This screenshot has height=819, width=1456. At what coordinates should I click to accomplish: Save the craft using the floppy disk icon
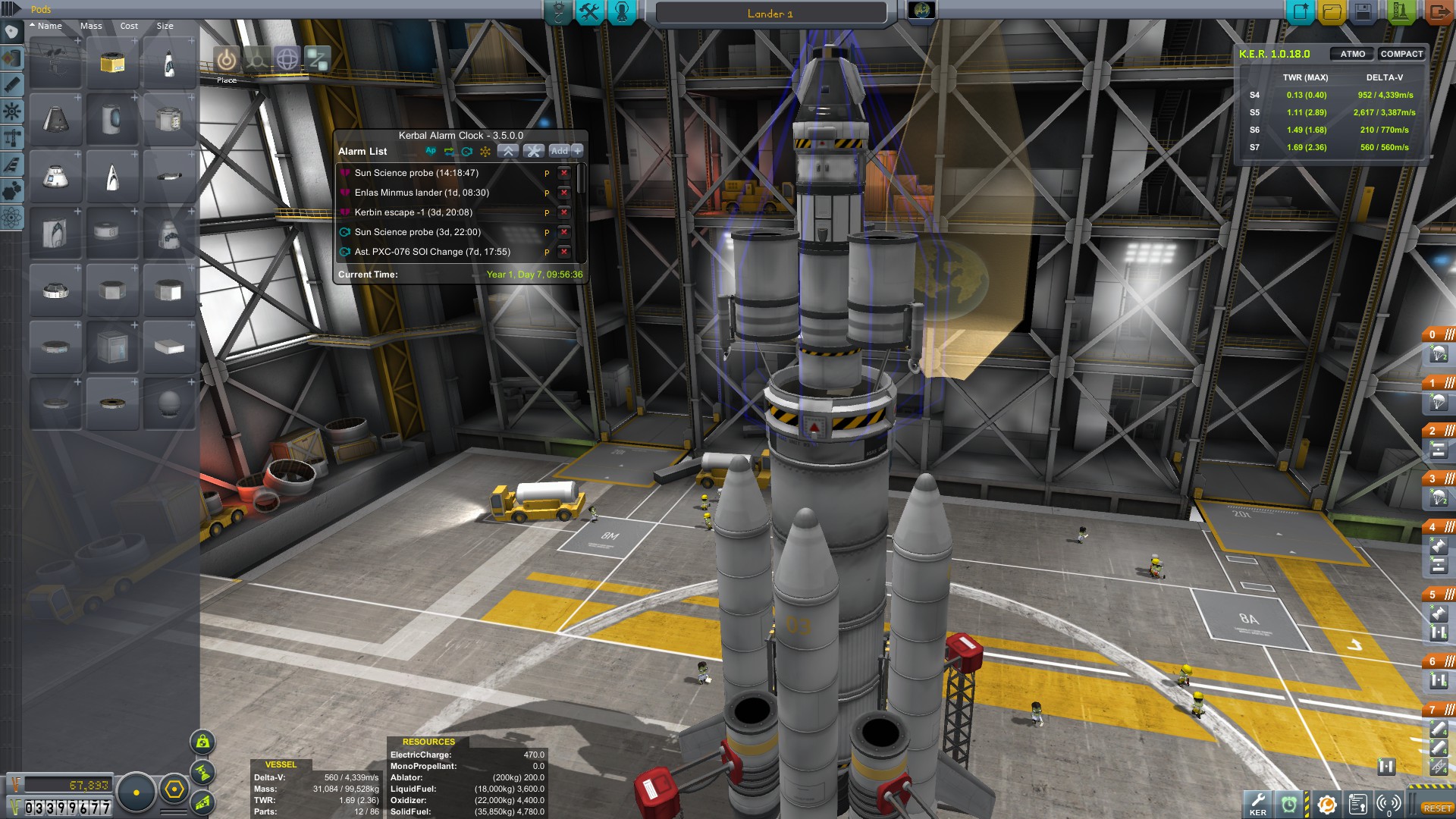(1363, 12)
